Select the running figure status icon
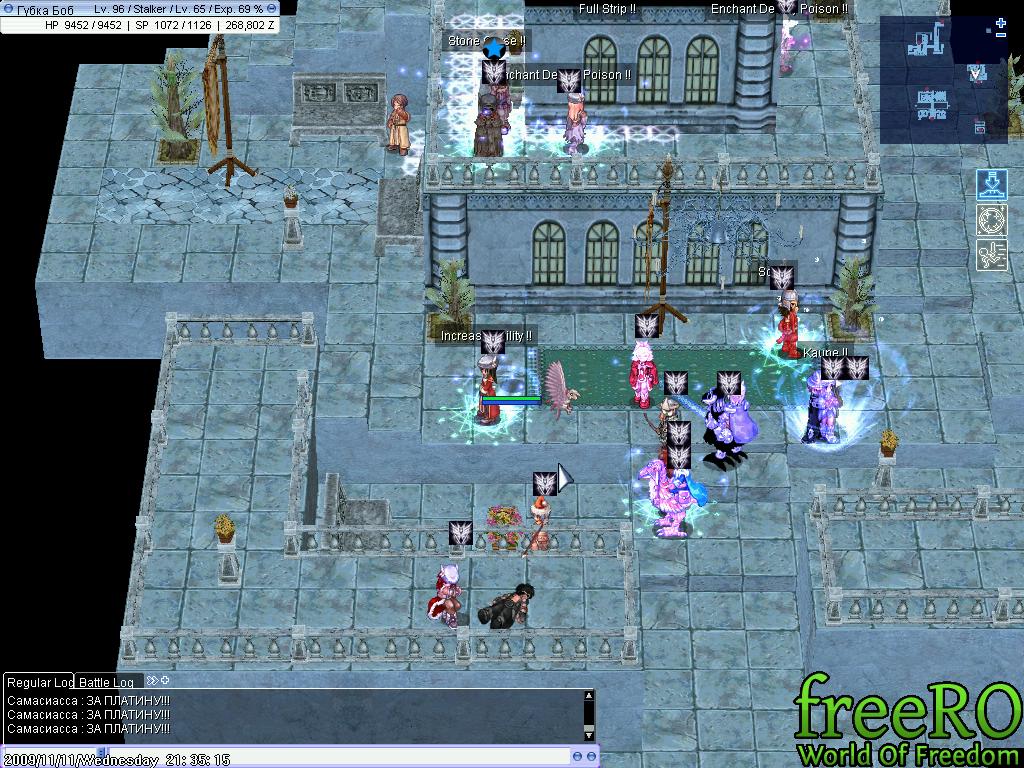The height and width of the screenshot is (768, 1024). click(x=991, y=254)
